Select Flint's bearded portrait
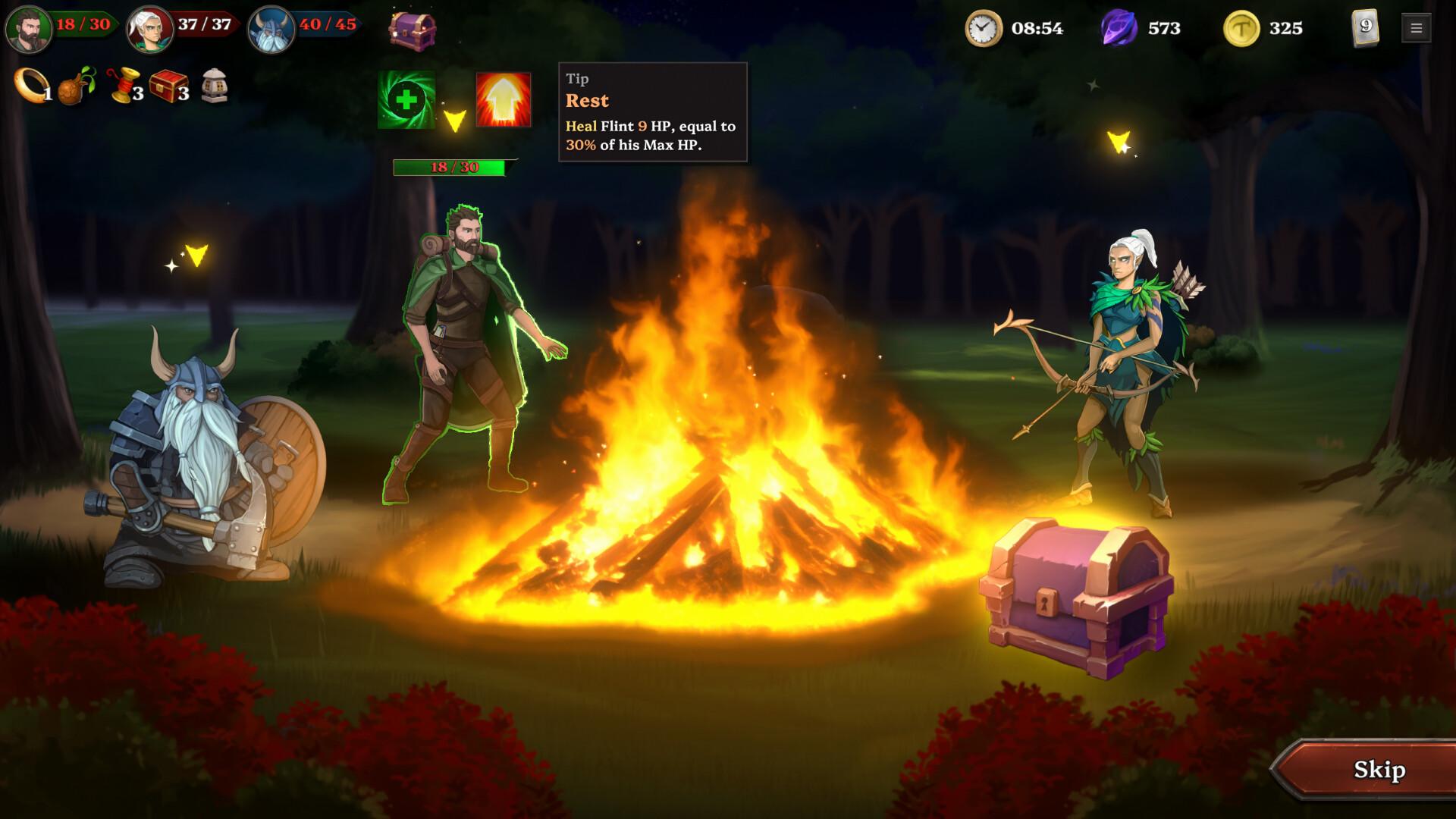This screenshot has width=1456, height=819. (x=29, y=30)
